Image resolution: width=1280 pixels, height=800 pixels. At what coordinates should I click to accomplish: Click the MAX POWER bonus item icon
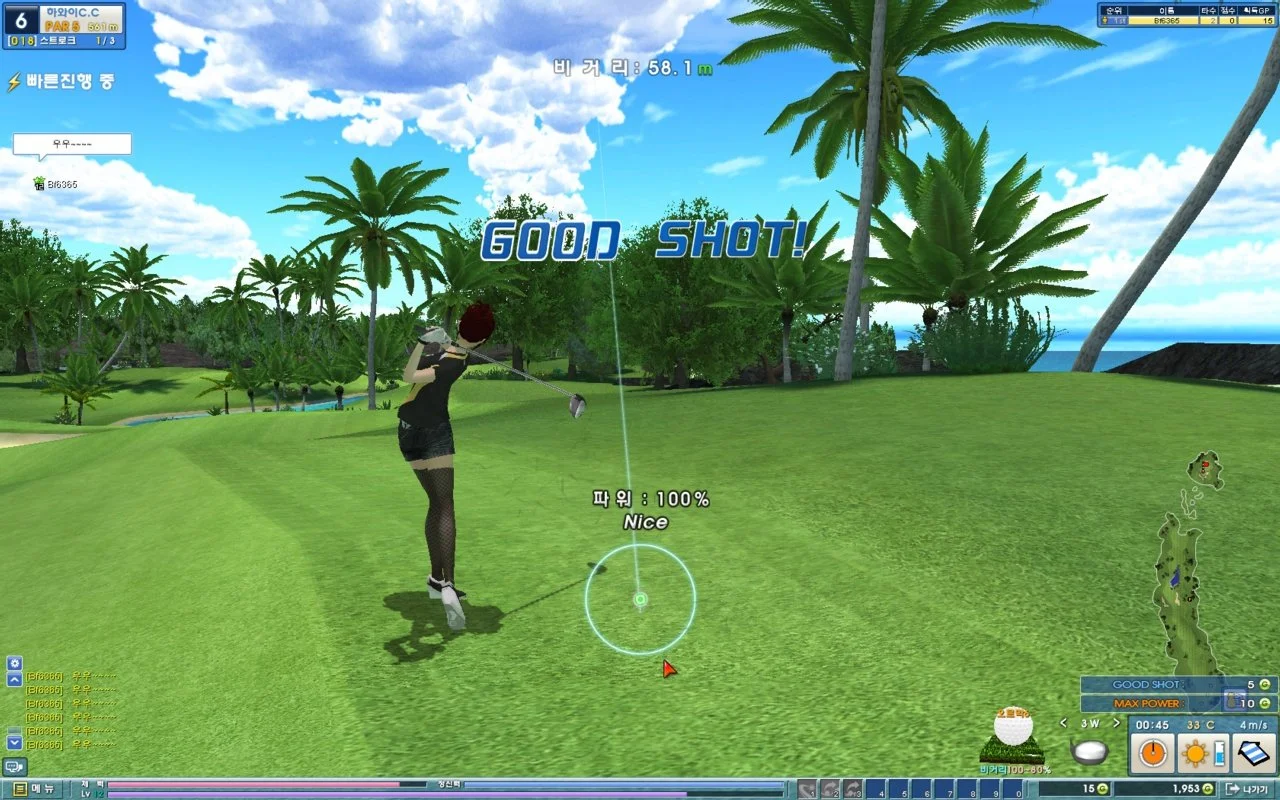(x=1235, y=701)
